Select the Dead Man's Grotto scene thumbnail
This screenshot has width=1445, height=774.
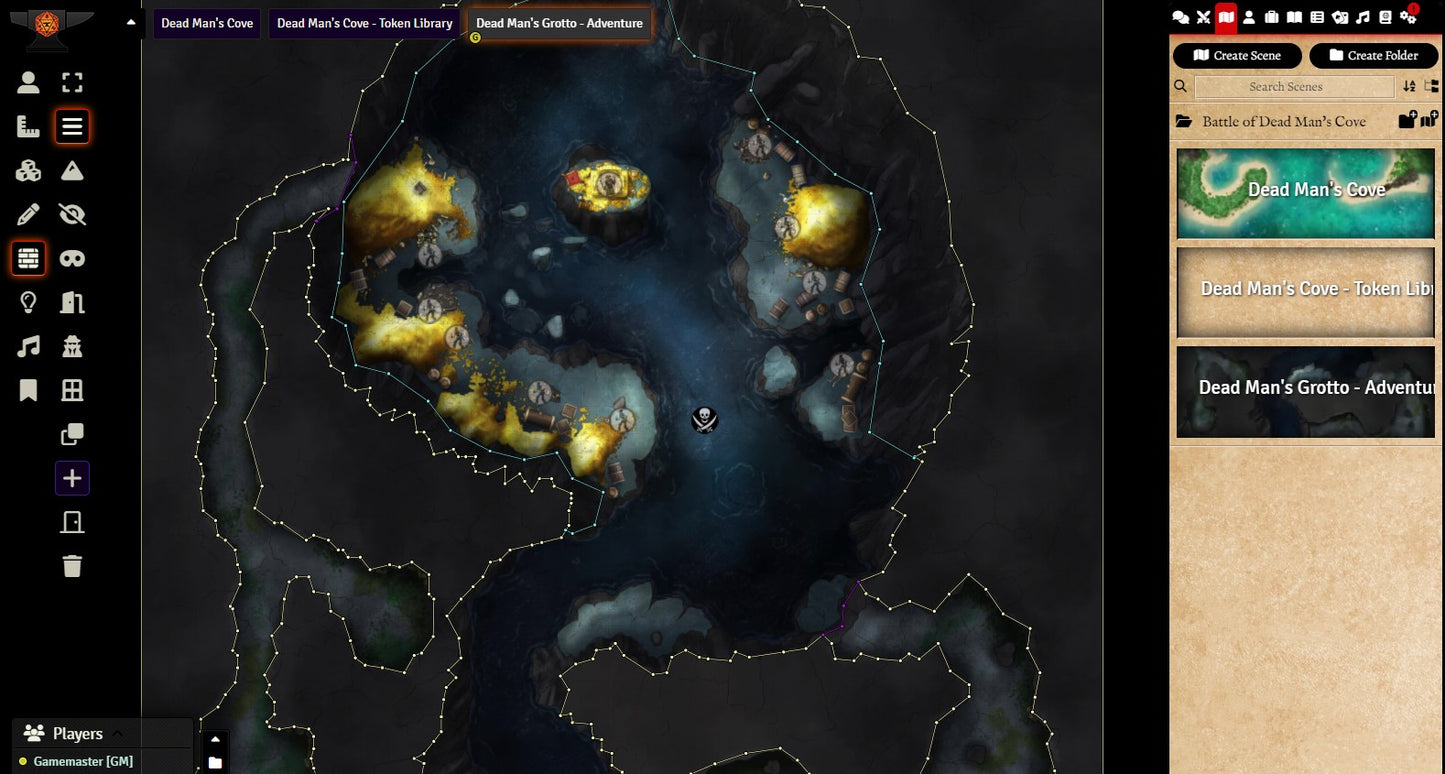[x=1306, y=392]
